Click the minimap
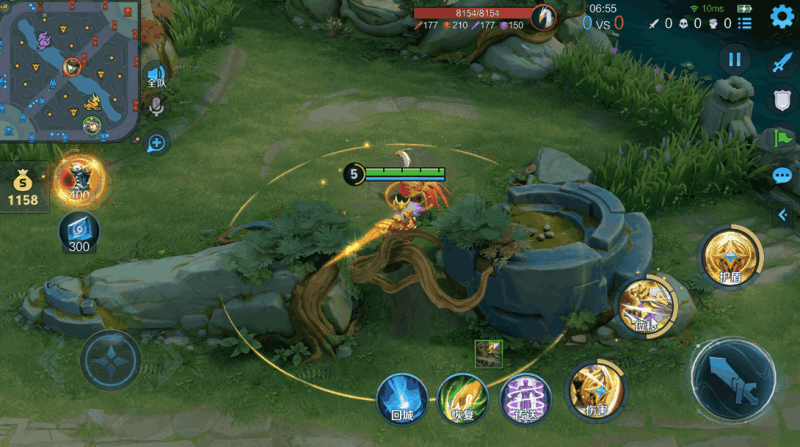 [x=70, y=70]
